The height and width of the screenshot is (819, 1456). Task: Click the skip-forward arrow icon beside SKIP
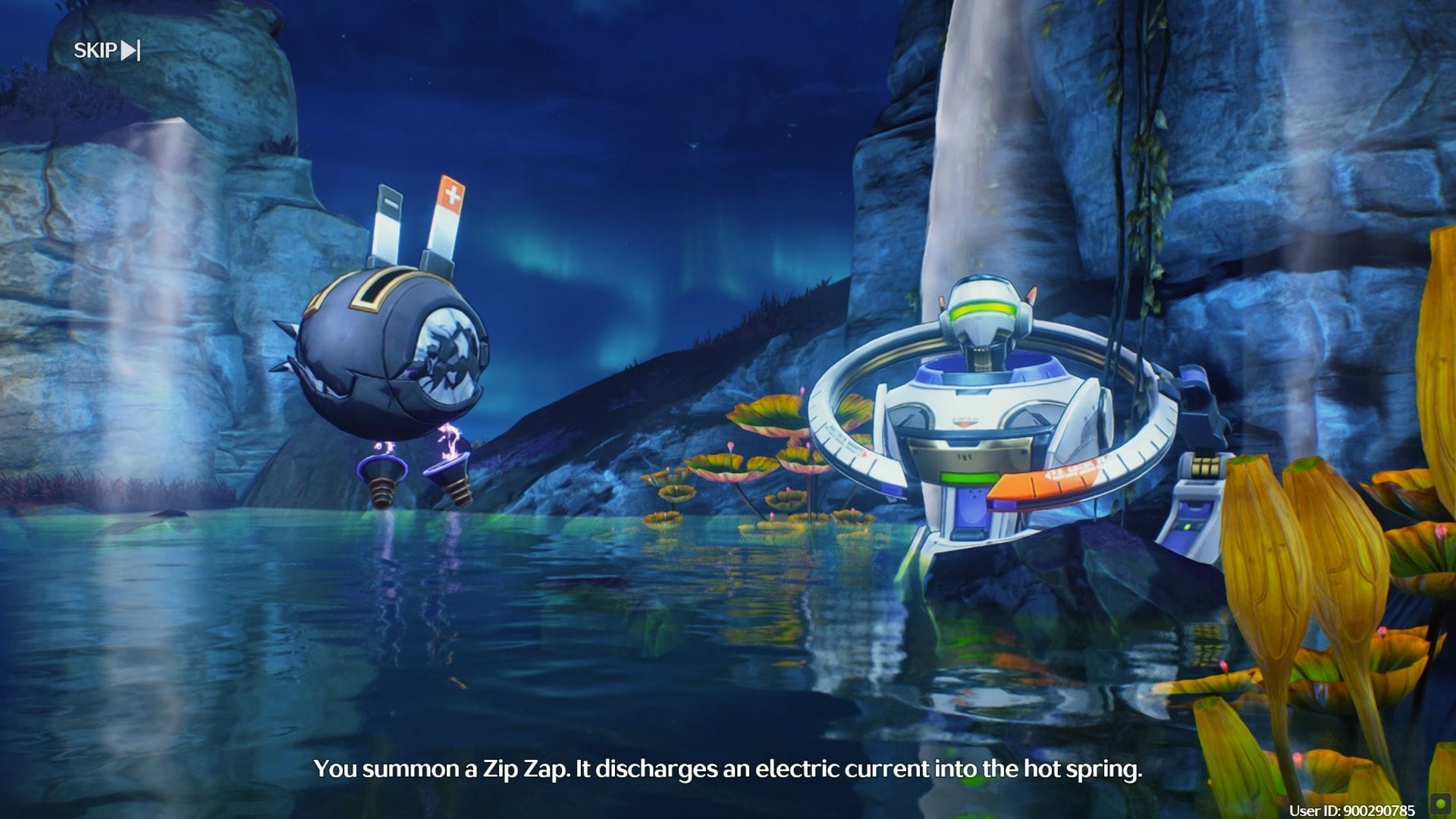(129, 50)
